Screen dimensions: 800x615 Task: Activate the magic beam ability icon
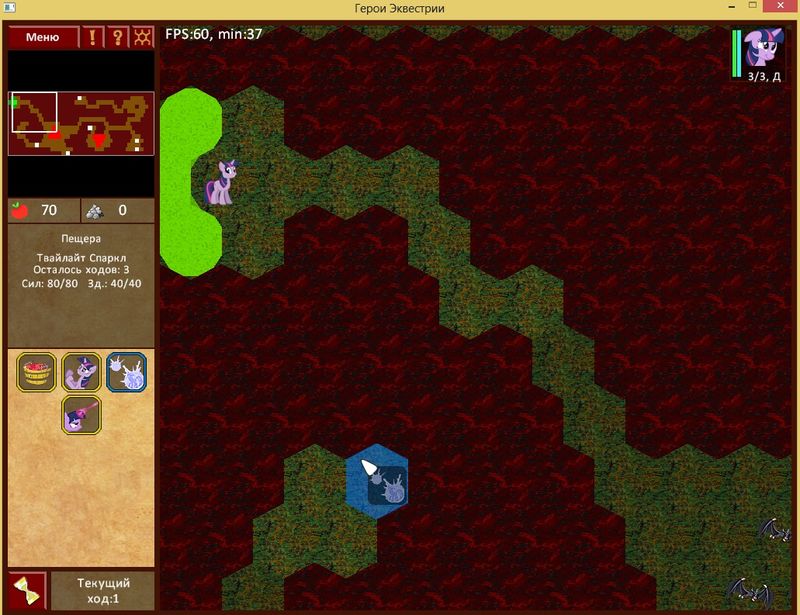tap(81, 413)
